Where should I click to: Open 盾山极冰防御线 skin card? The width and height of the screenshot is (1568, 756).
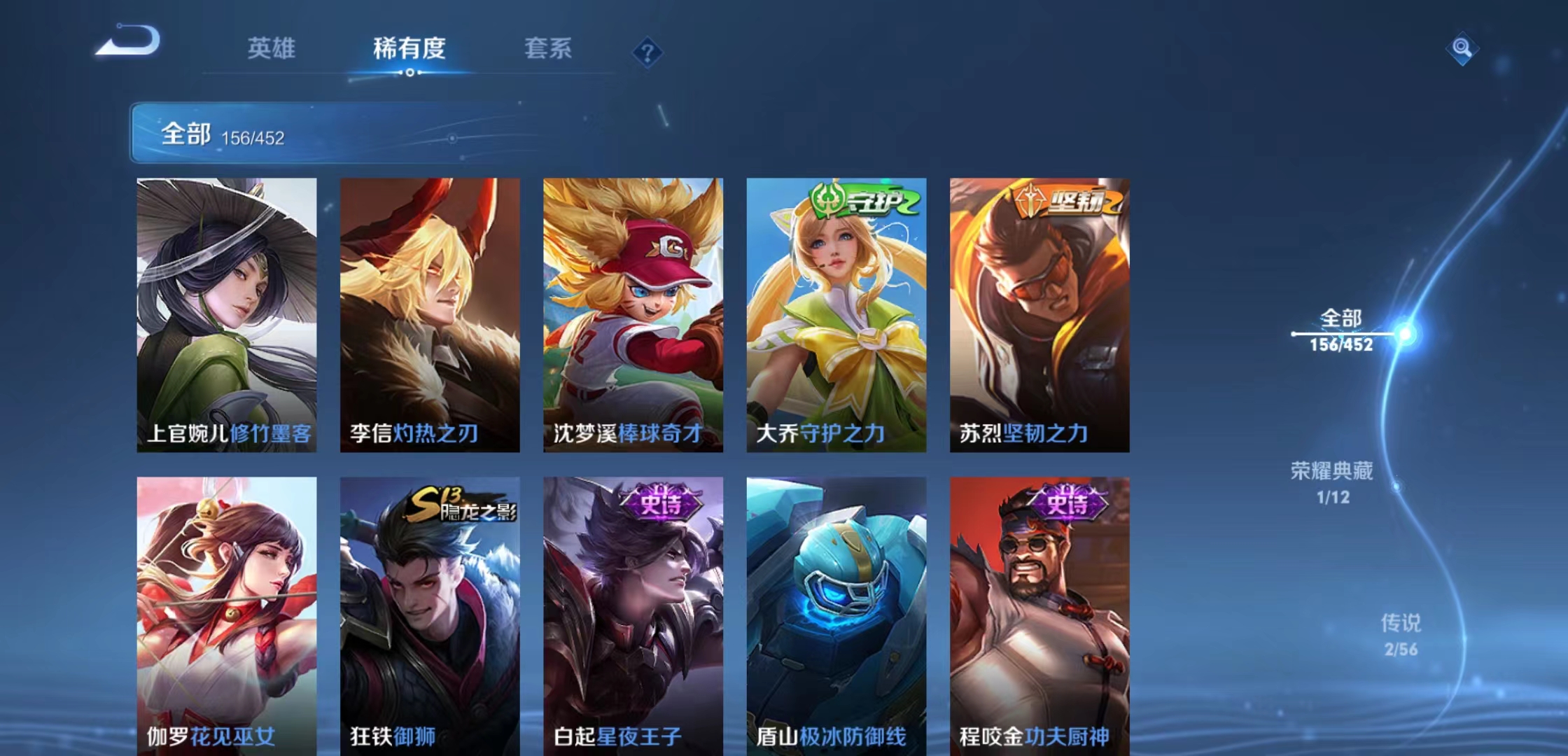836,602
